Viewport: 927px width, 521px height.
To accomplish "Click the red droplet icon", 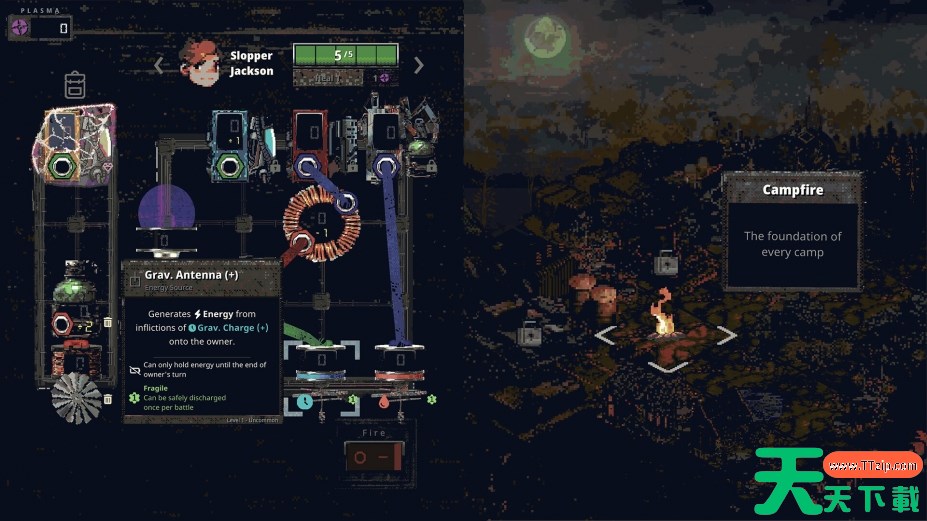I will click(382, 401).
